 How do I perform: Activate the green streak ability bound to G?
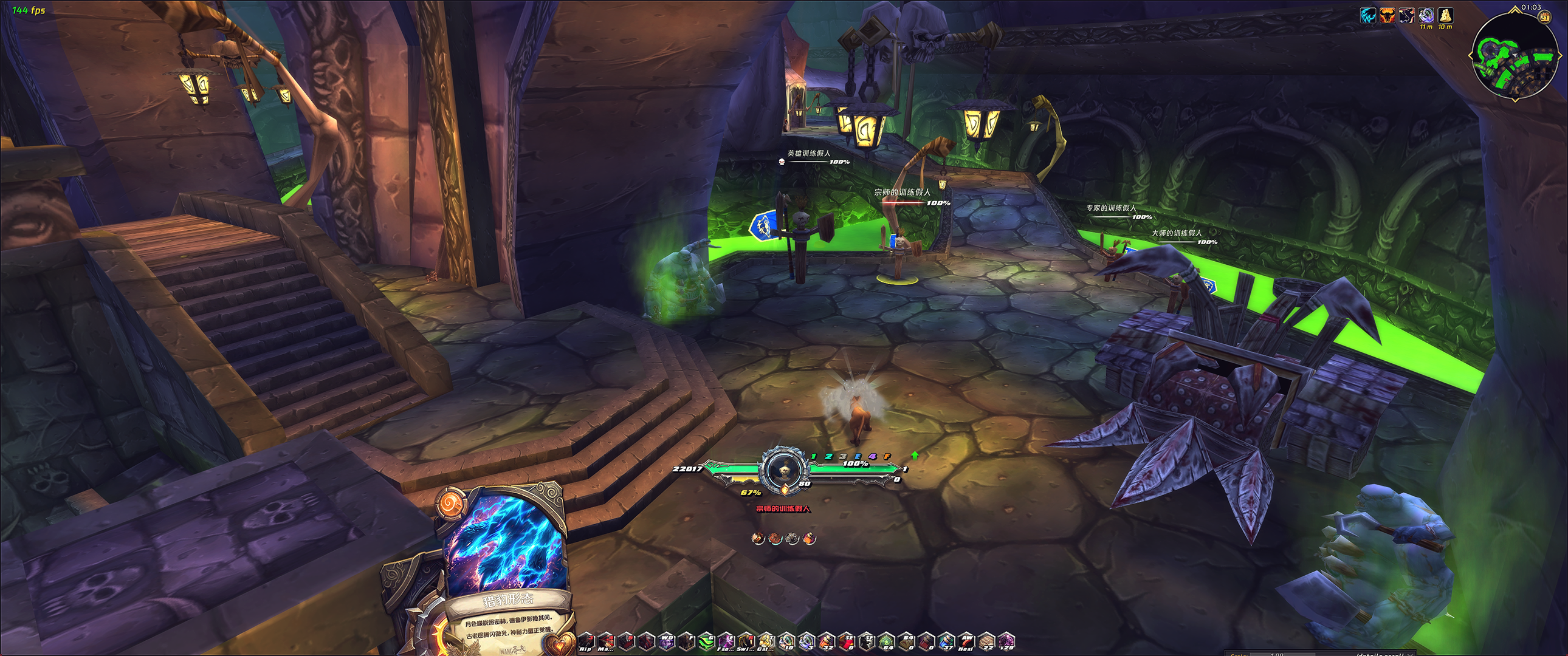tap(706, 641)
